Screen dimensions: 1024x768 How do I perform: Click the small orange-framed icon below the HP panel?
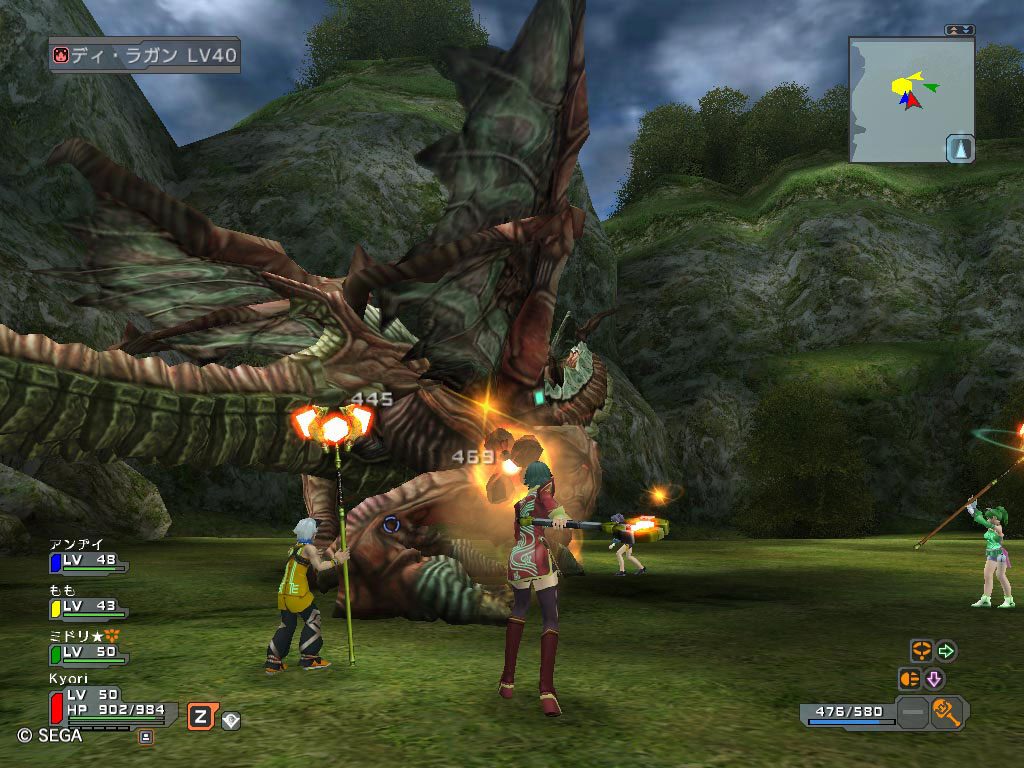pos(145,736)
